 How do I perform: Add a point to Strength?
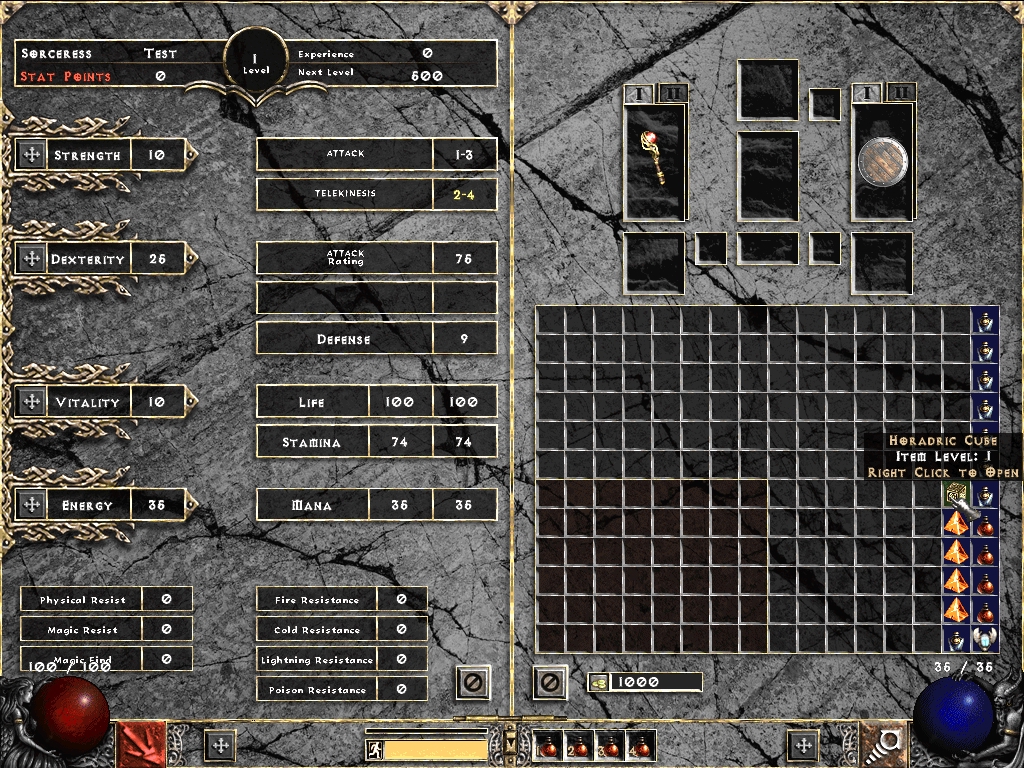click(x=30, y=155)
